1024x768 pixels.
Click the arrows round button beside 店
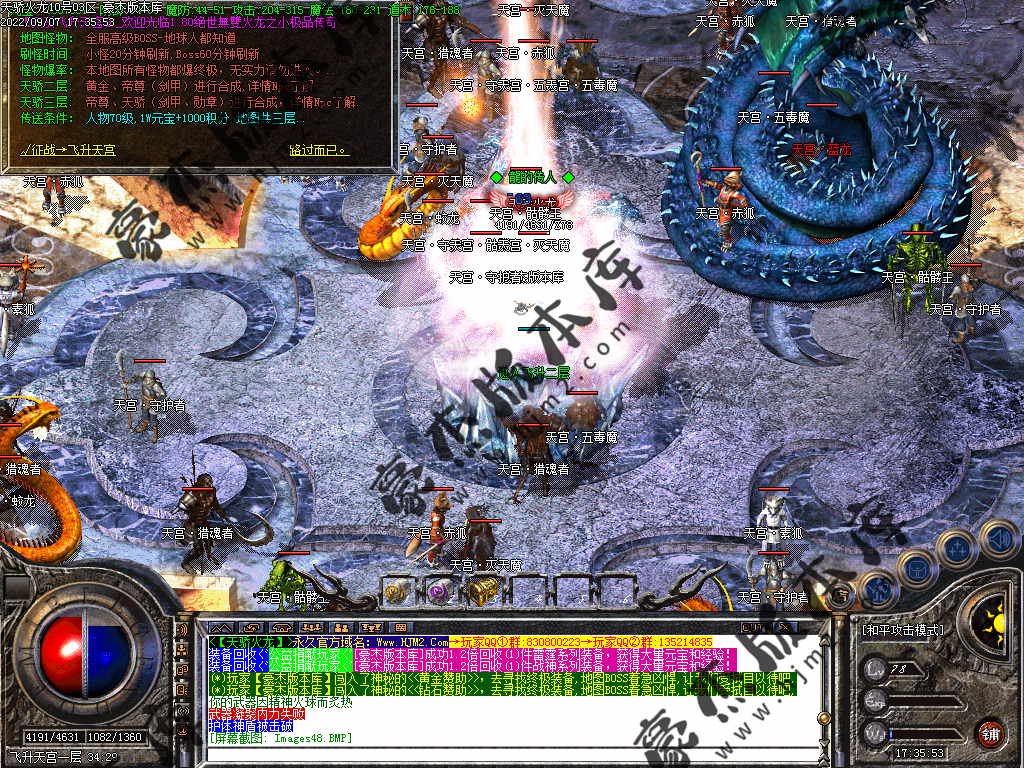coord(878,588)
